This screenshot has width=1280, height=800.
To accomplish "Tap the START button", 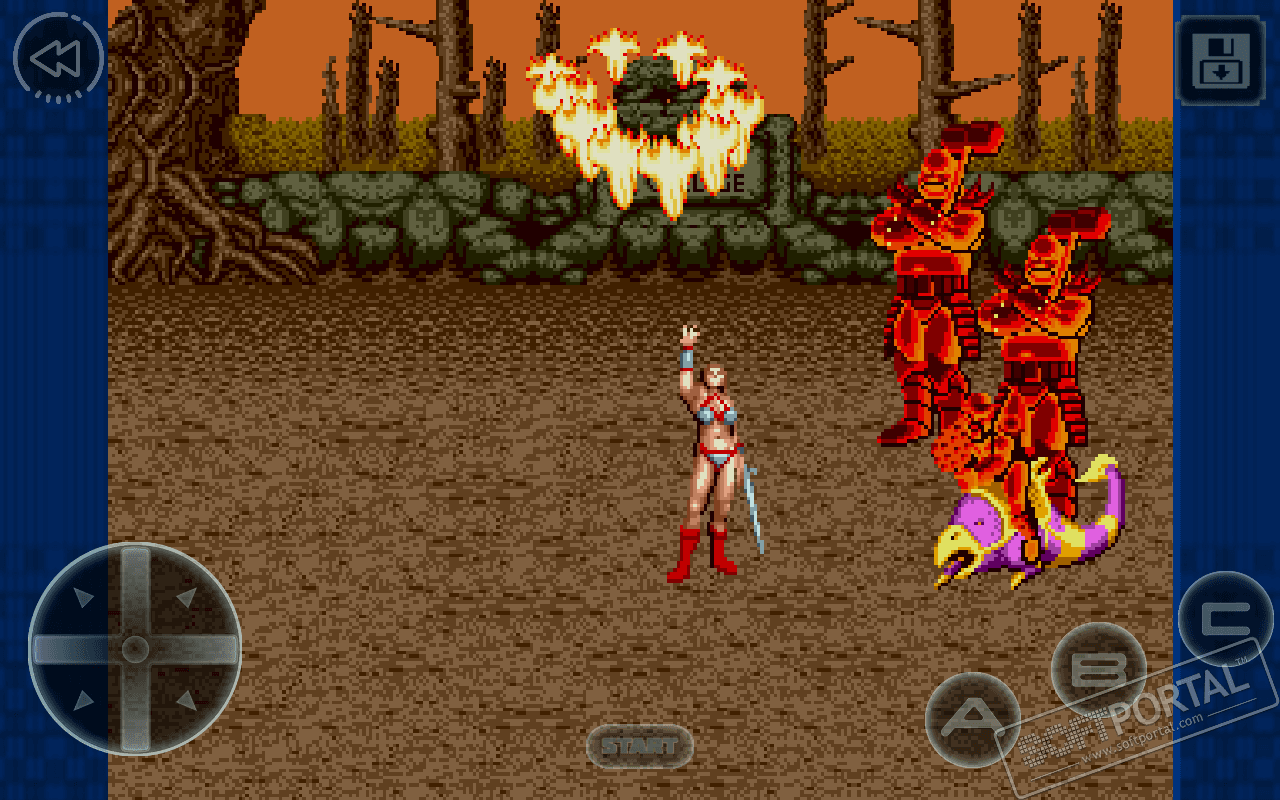I will coord(639,746).
